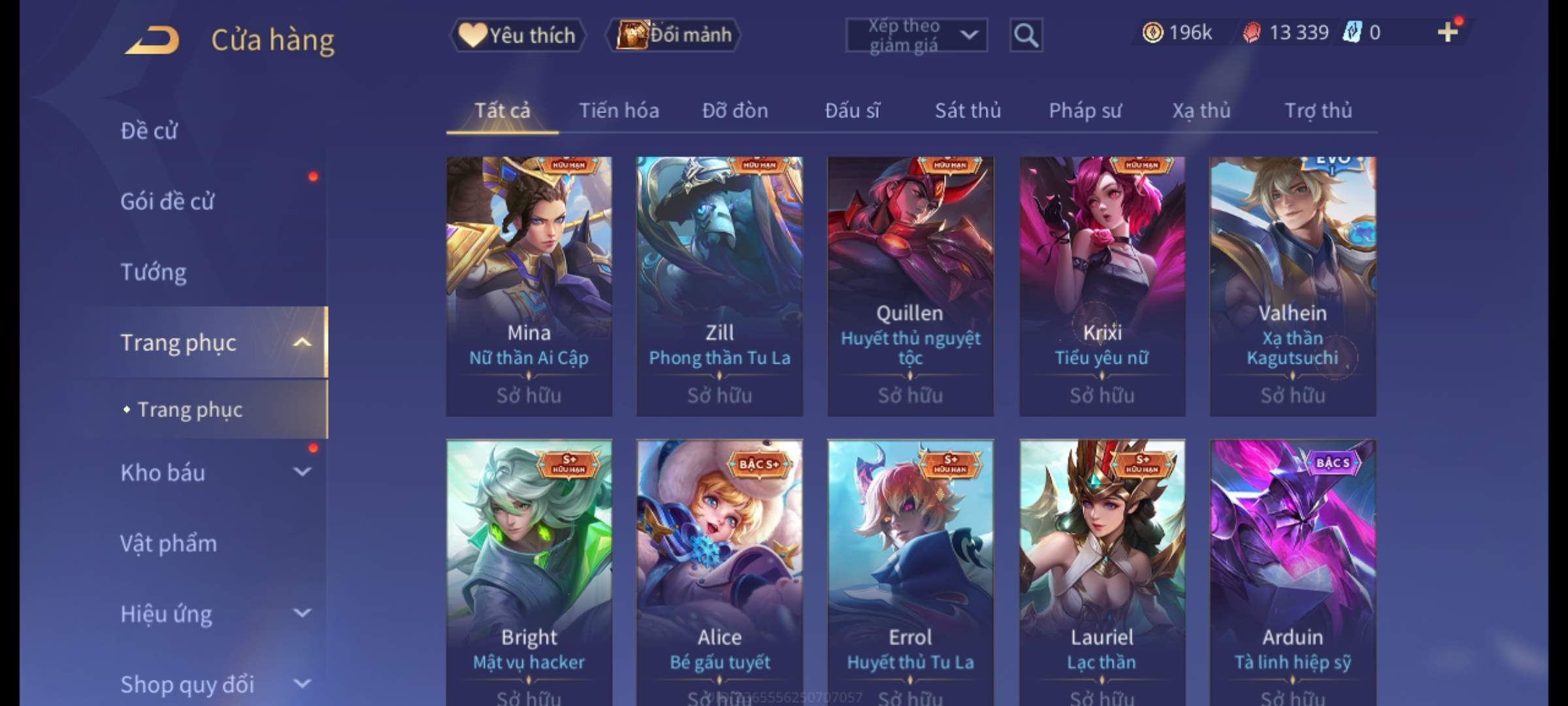Image resolution: width=1568 pixels, height=706 pixels.
Task: Go back using the return arrow
Action: (x=152, y=41)
